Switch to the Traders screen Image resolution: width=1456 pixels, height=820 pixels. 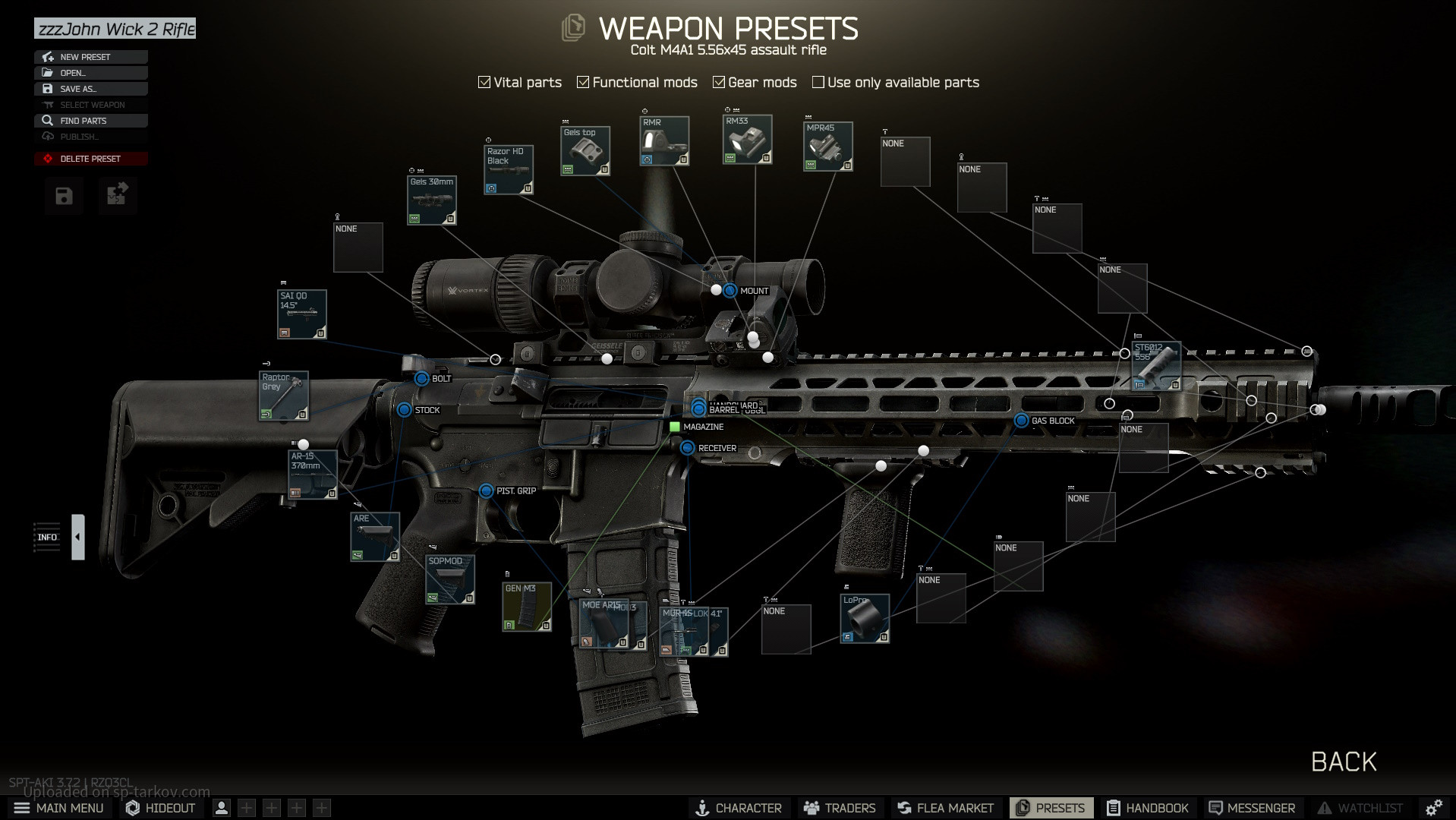[x=840, y=808]
